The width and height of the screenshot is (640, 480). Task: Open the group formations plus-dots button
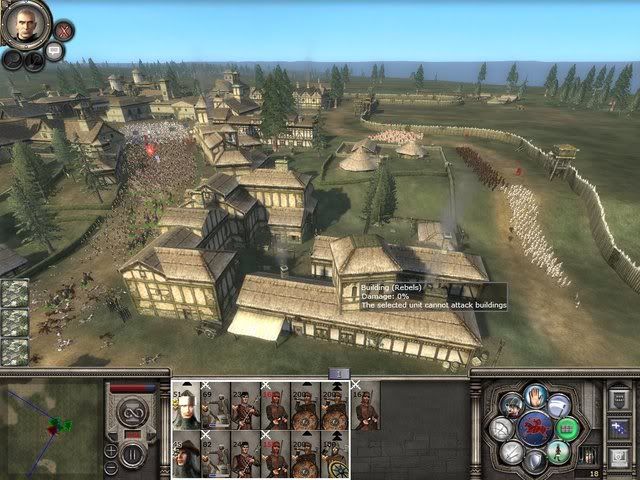pos(616,428)
